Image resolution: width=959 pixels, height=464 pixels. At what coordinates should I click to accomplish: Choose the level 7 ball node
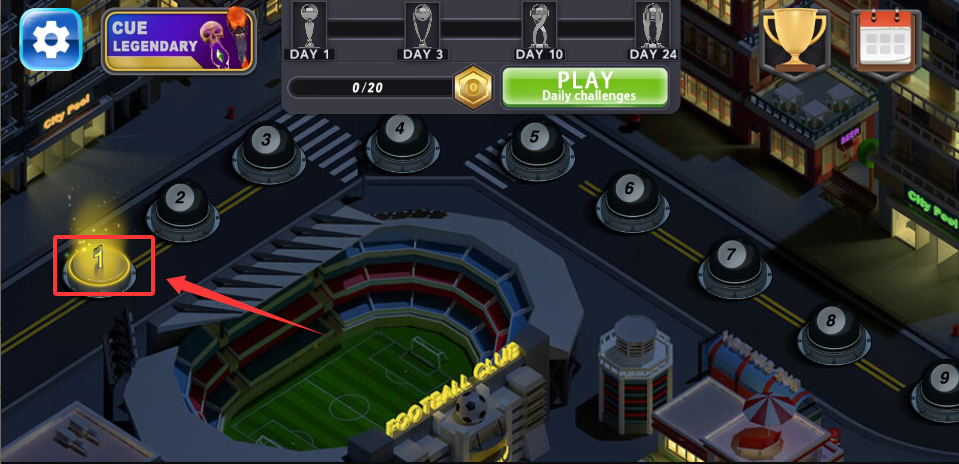pos(731,259)
